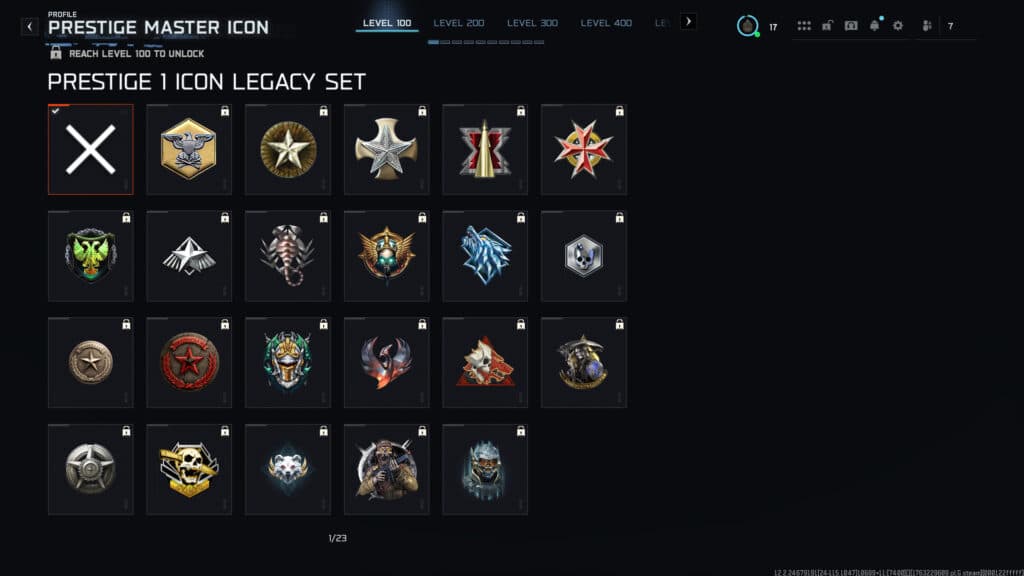Switch to the Level 200 tab
This screenshot has width=1024, height=576.
click(459, 23)
